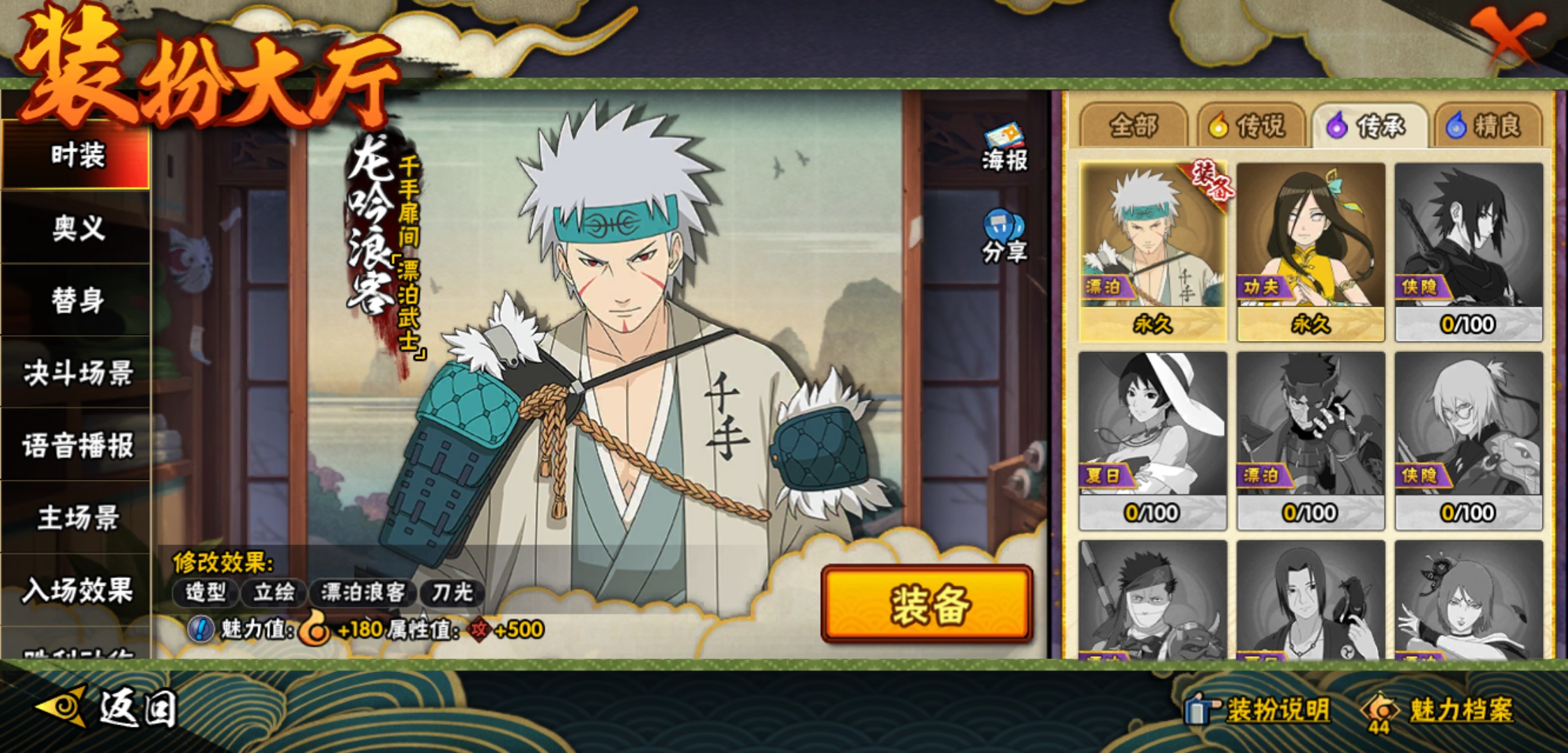Screen dimensions: 1568x753
Task: Click the orange 装备 equip button
Action: pos(927,604)
